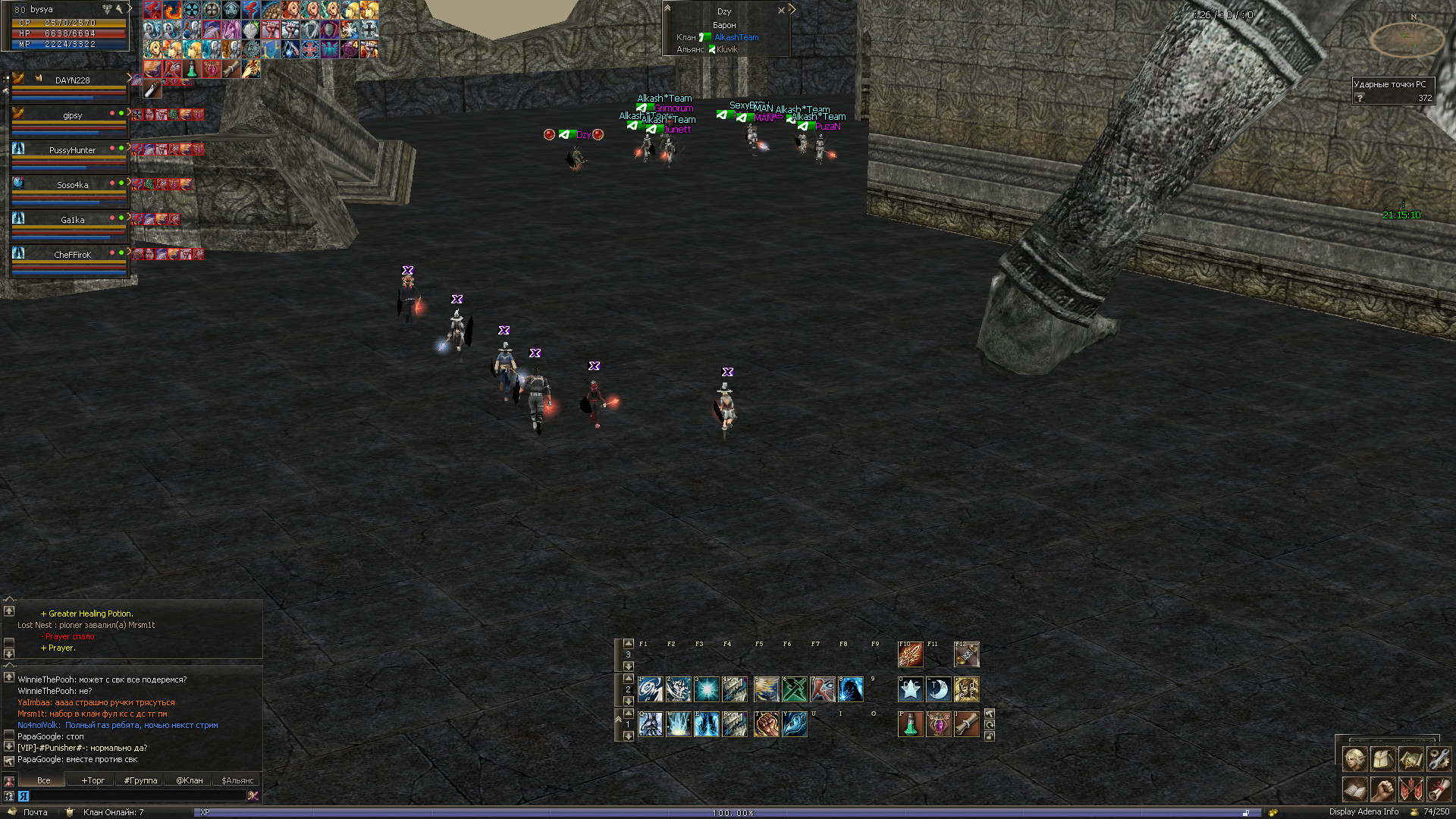Target party member Soso4ka
Screen dimensions: 1456x819
point(72,185)
